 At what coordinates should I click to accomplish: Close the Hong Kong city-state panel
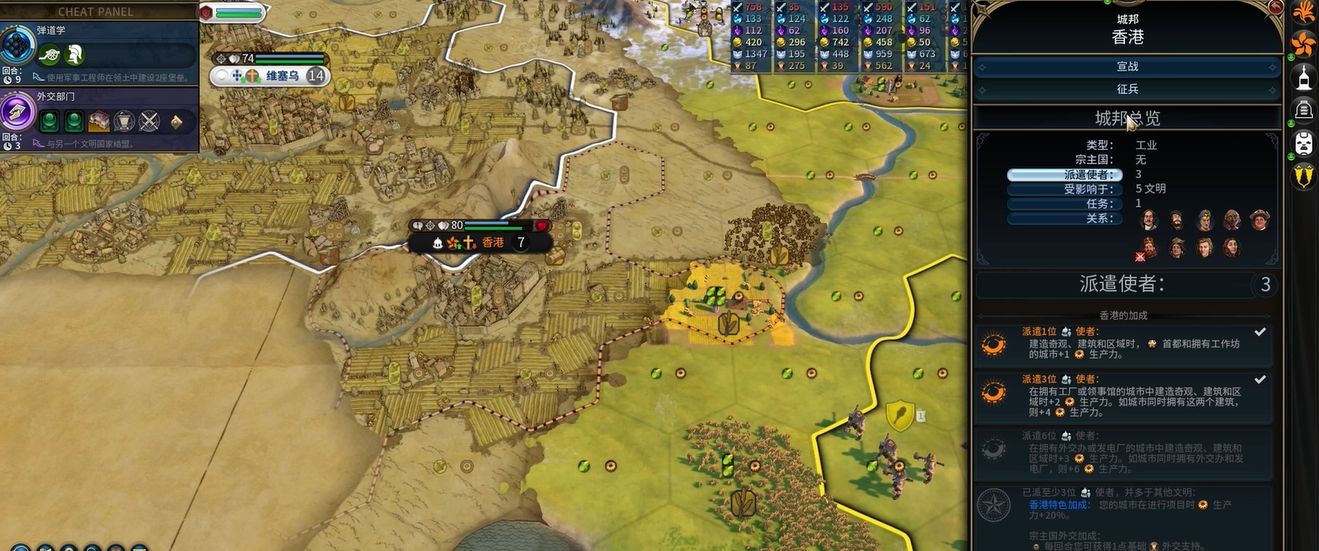click(1274, 8)
